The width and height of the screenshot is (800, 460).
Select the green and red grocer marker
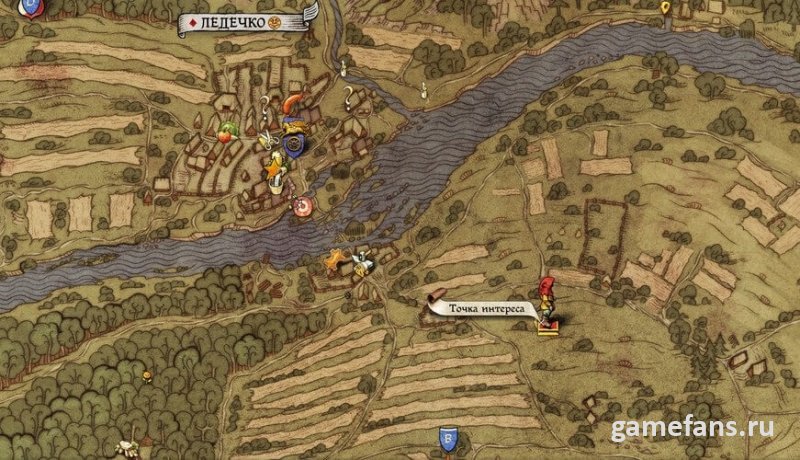point(229,130)
